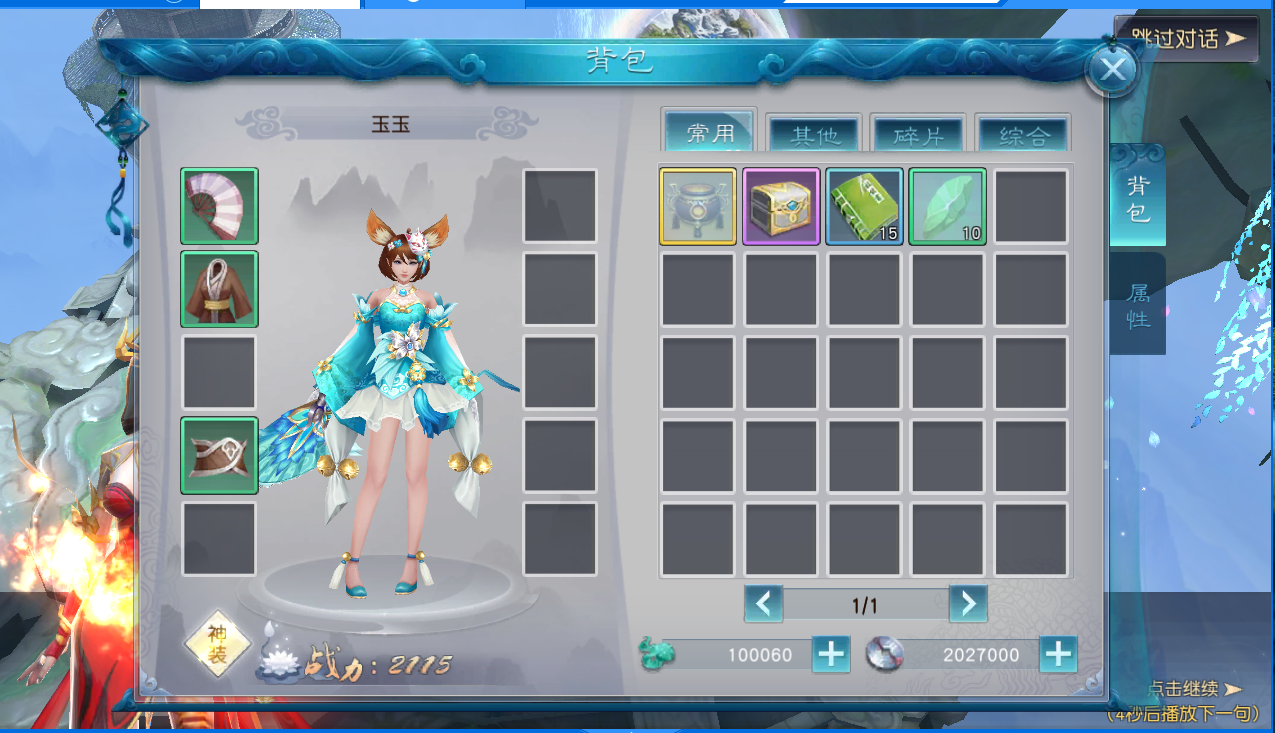Switch to the 常用 tab
Viewport: 1275px width, 733px height.
click(710, 133)
